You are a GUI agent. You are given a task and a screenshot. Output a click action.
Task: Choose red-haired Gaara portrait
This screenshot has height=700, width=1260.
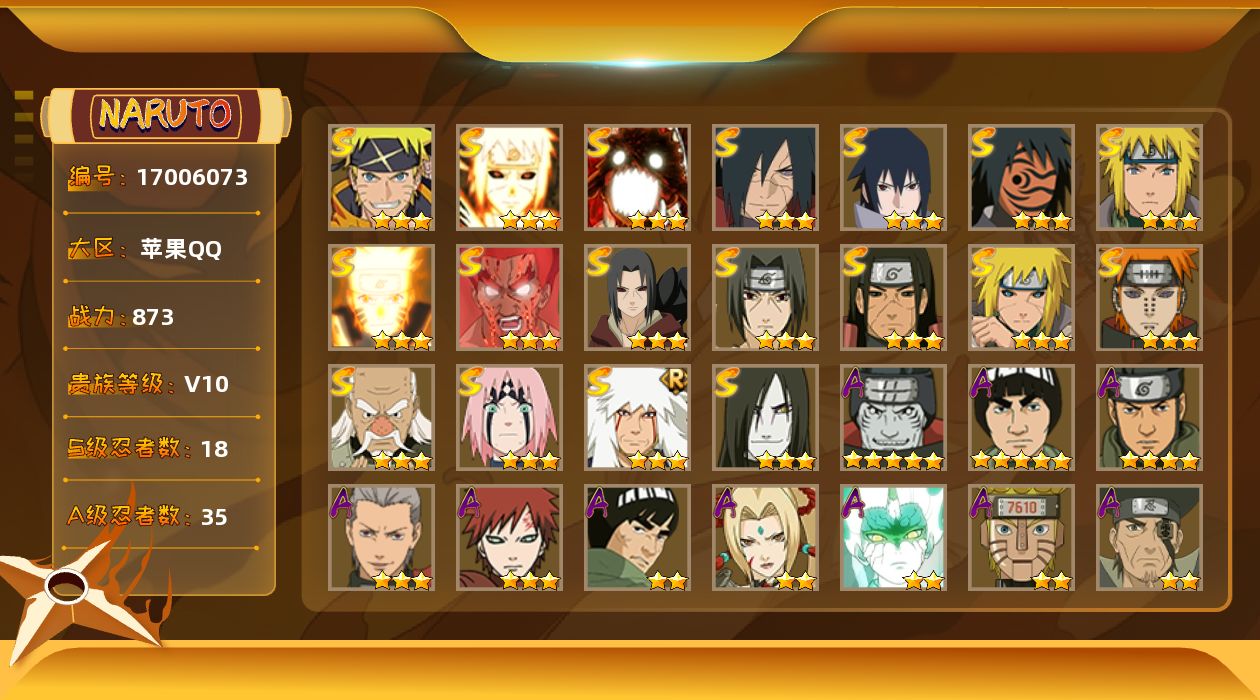[509, 537]
